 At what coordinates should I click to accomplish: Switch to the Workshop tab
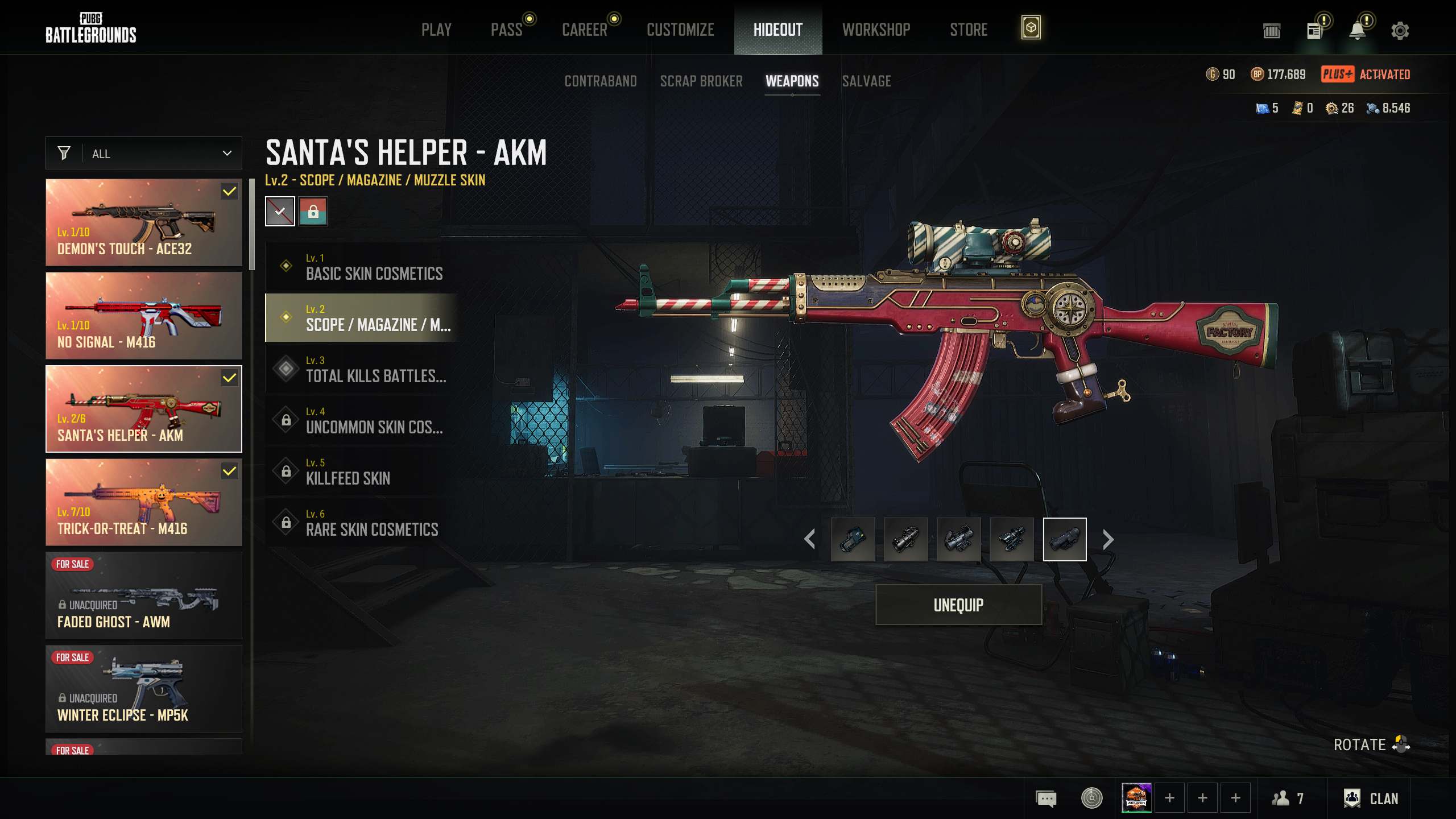876,30
